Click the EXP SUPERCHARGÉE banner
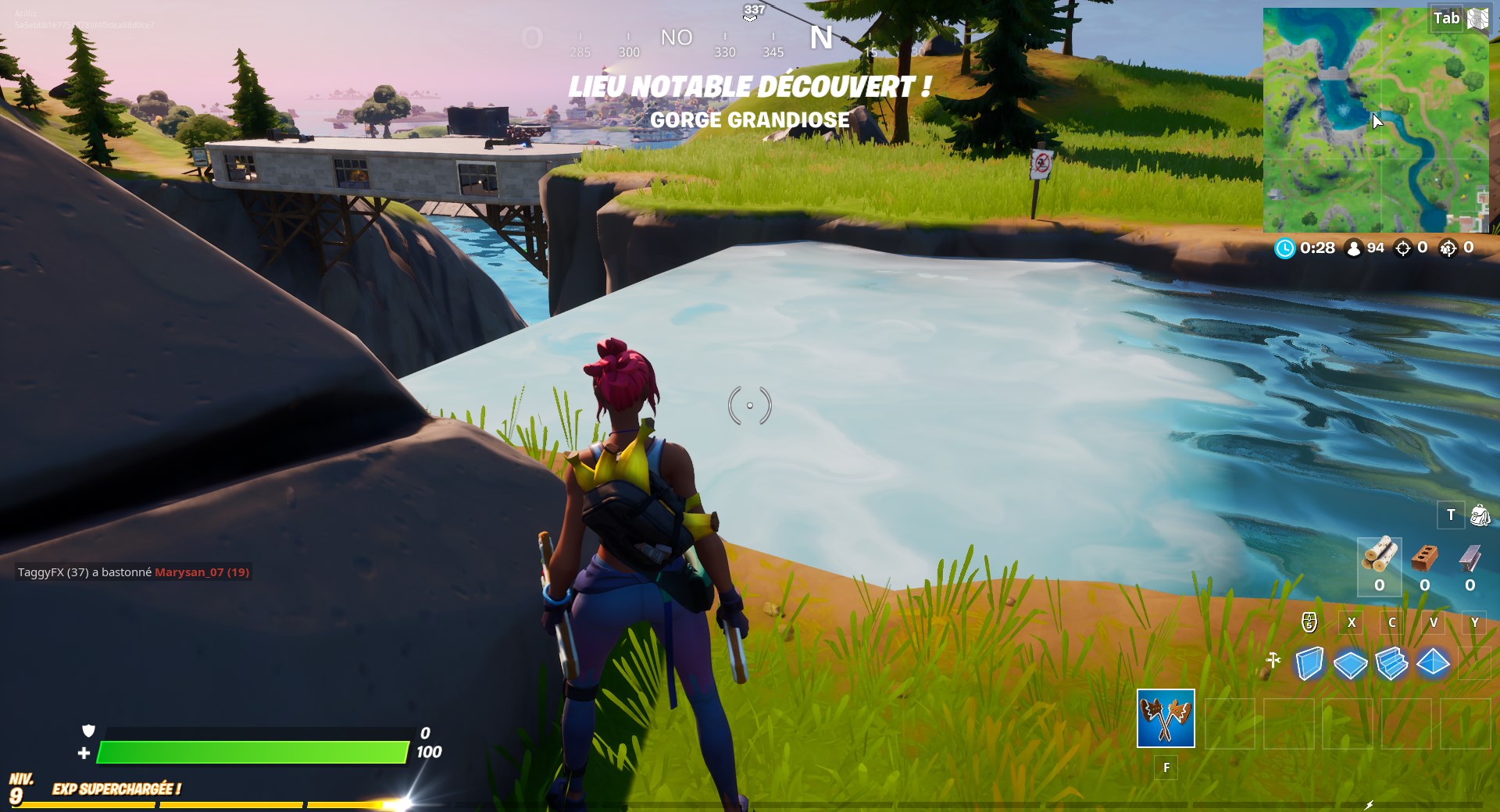This screenshot has height=812, width=1500. pyautogui.click(x=117, y=789)
